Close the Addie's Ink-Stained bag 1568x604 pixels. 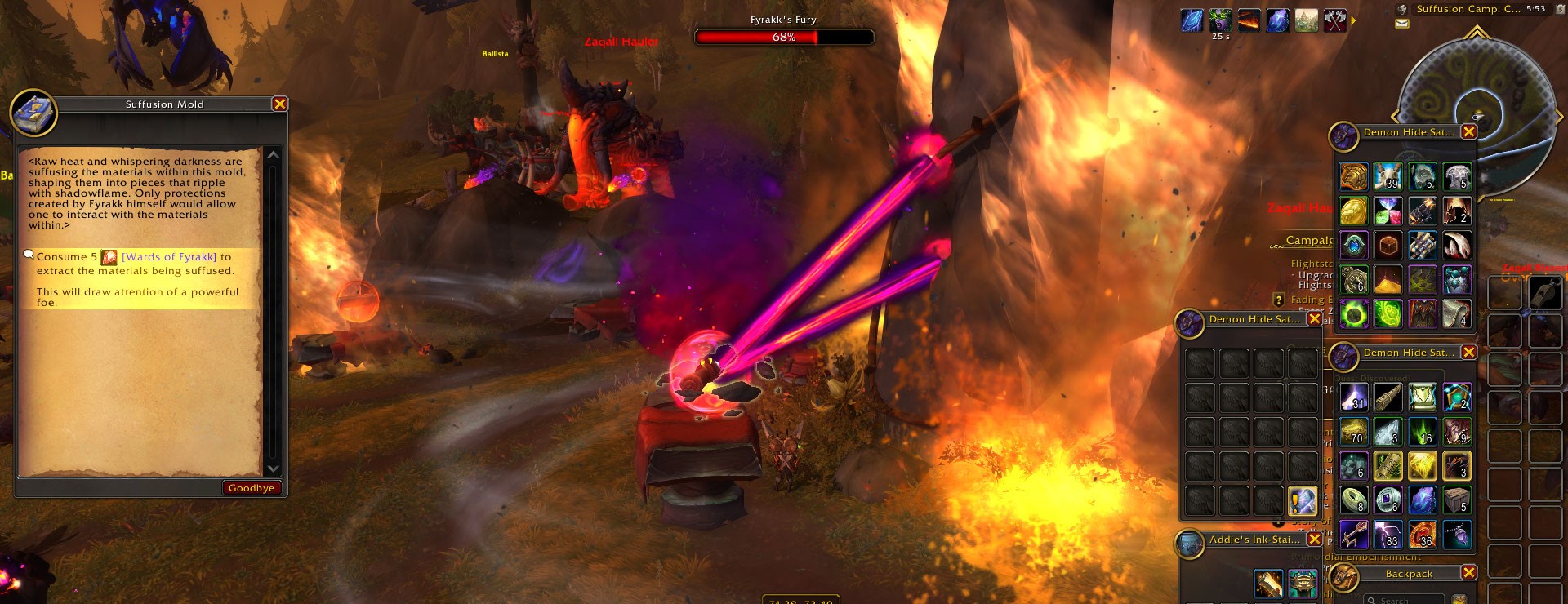(x=1314, y=540)
